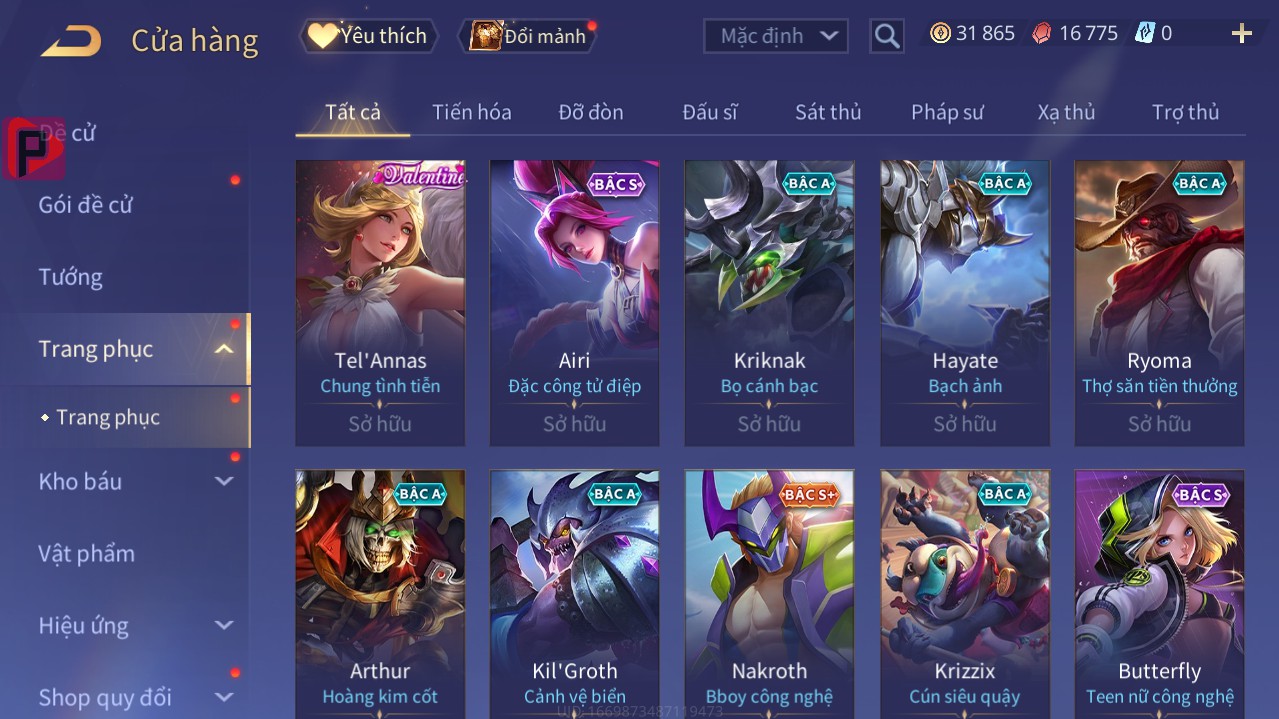Switch to the Đỡ đòn tab
This screenshot has width=1279, height=719.
click(x=590, y=112)
